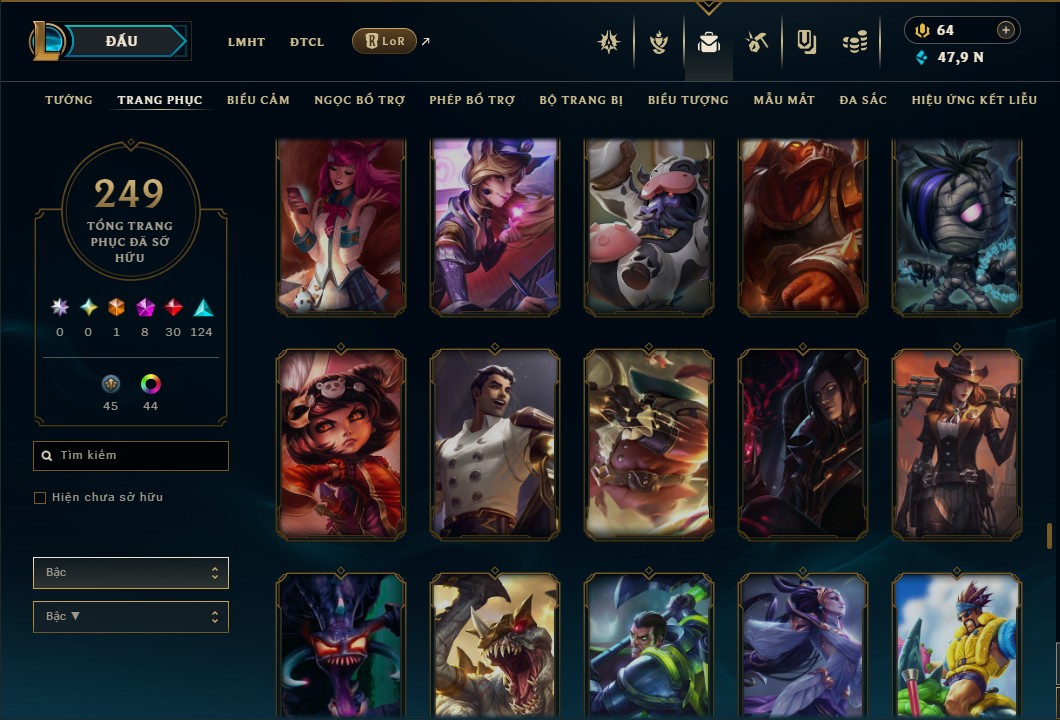The image size is (1060, 720).
Task: Open the BIỂU TƯỢNG tab
Action: point(688,100)
